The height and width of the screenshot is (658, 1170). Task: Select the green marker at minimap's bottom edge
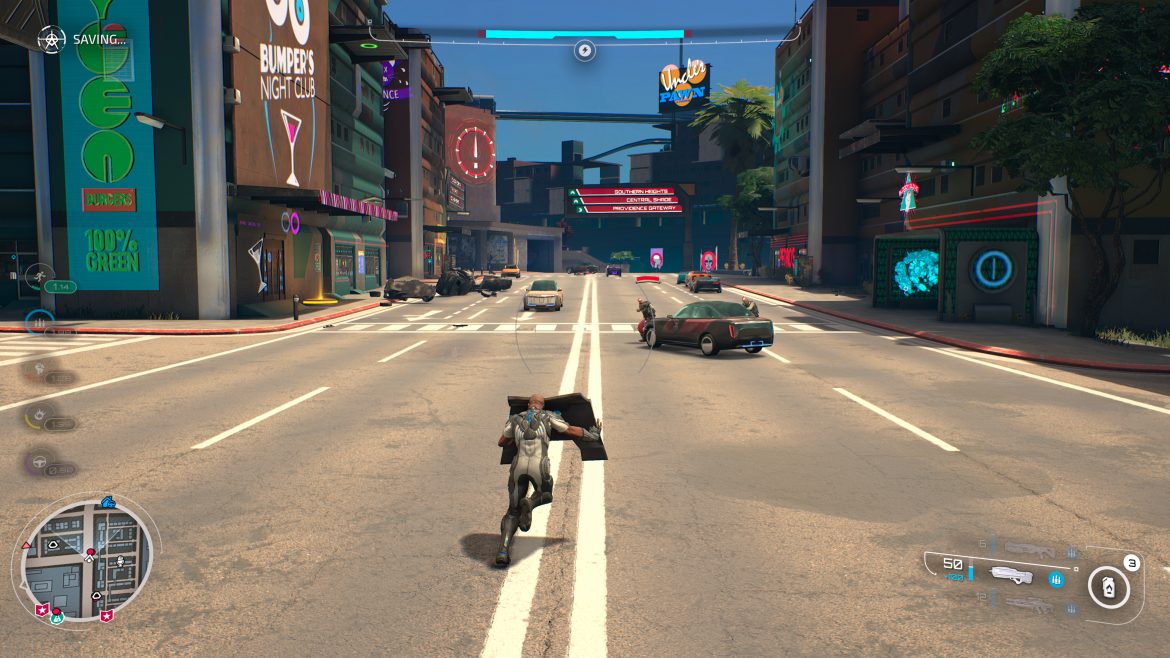click(x=57, y=615)
